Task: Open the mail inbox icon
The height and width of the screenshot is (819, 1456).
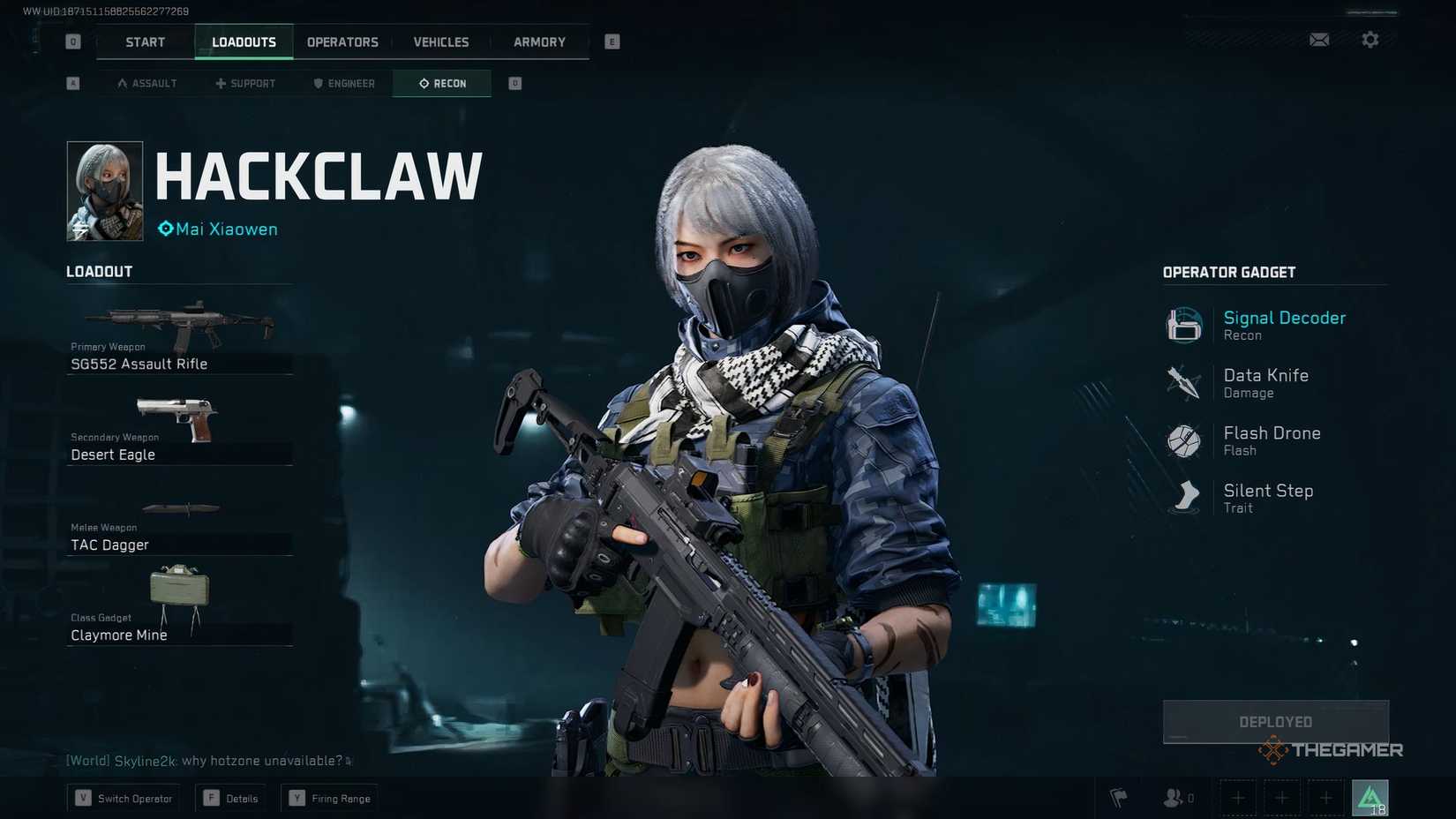Action: tap(1318, 39)
